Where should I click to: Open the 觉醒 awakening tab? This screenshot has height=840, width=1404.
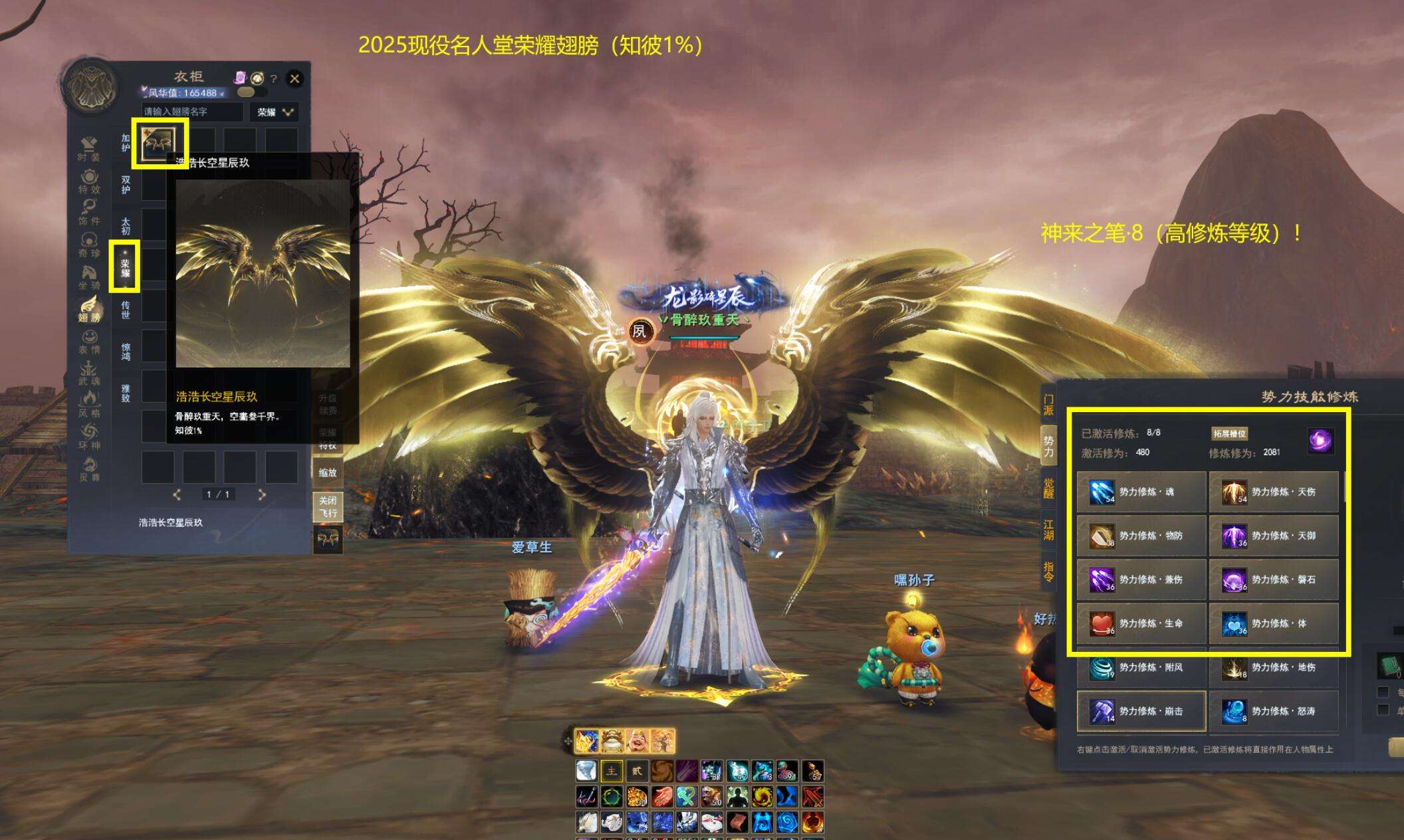click(x=1048, y=487)
